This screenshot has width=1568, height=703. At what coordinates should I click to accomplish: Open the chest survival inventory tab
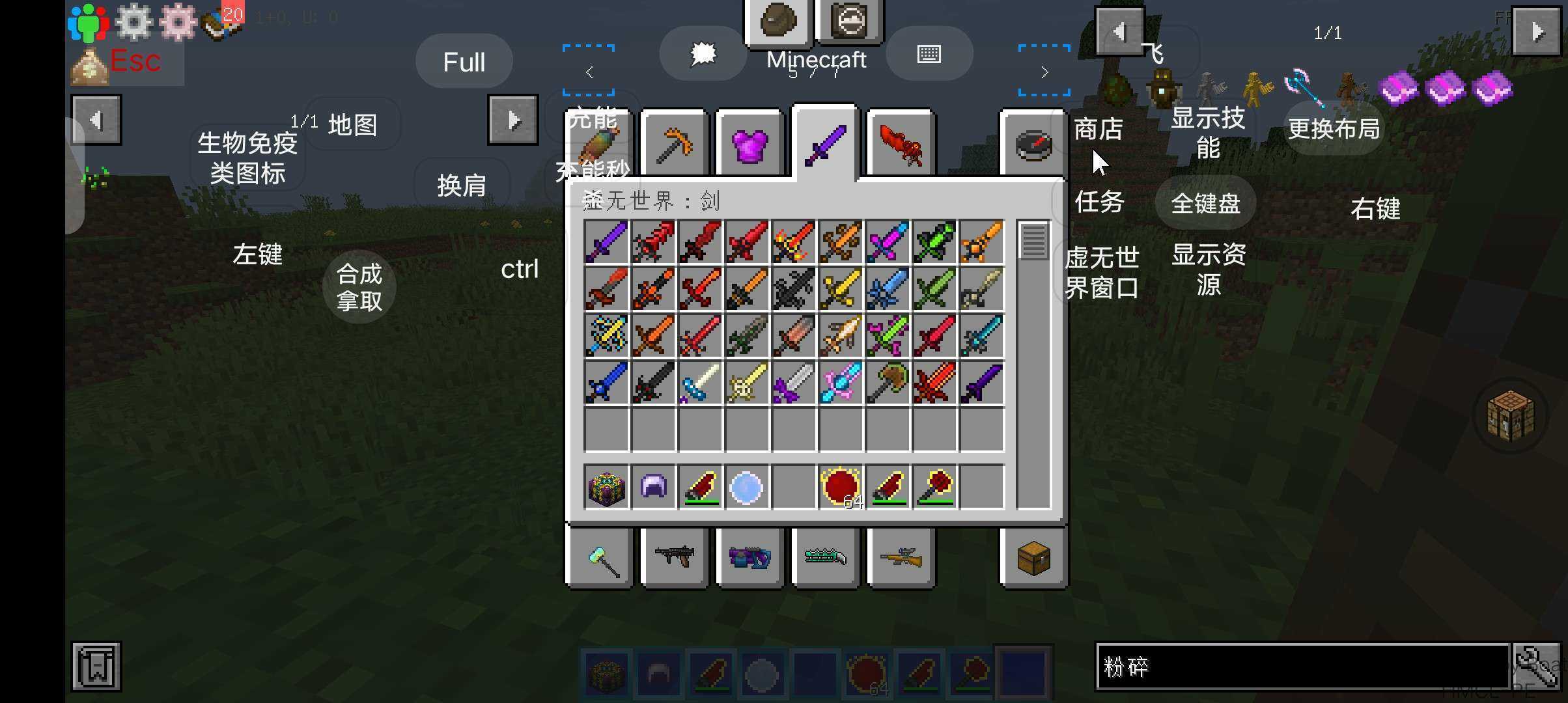click(1033, 558)
